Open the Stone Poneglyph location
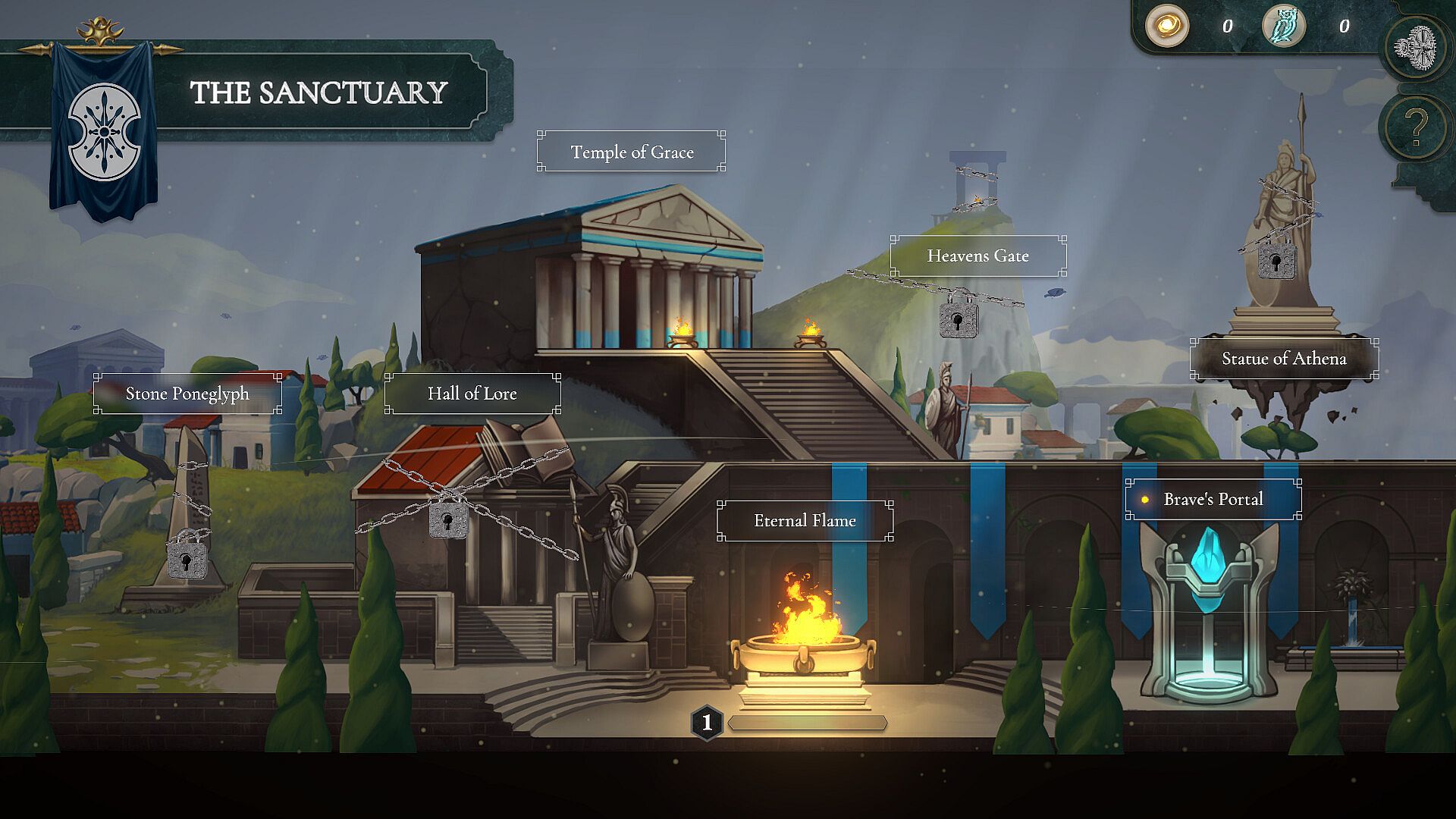Screen dimensions: 1456x819 187,394
